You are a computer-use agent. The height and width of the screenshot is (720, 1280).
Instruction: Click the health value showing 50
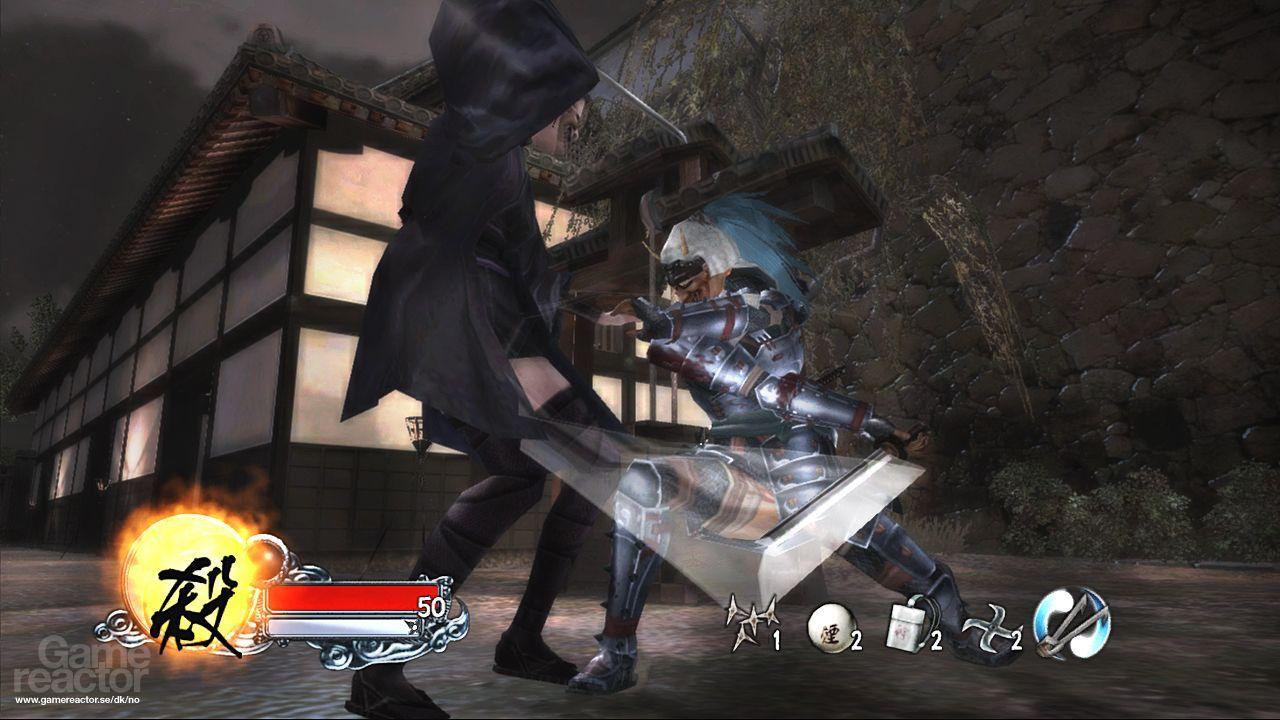[x=430, y=605]
